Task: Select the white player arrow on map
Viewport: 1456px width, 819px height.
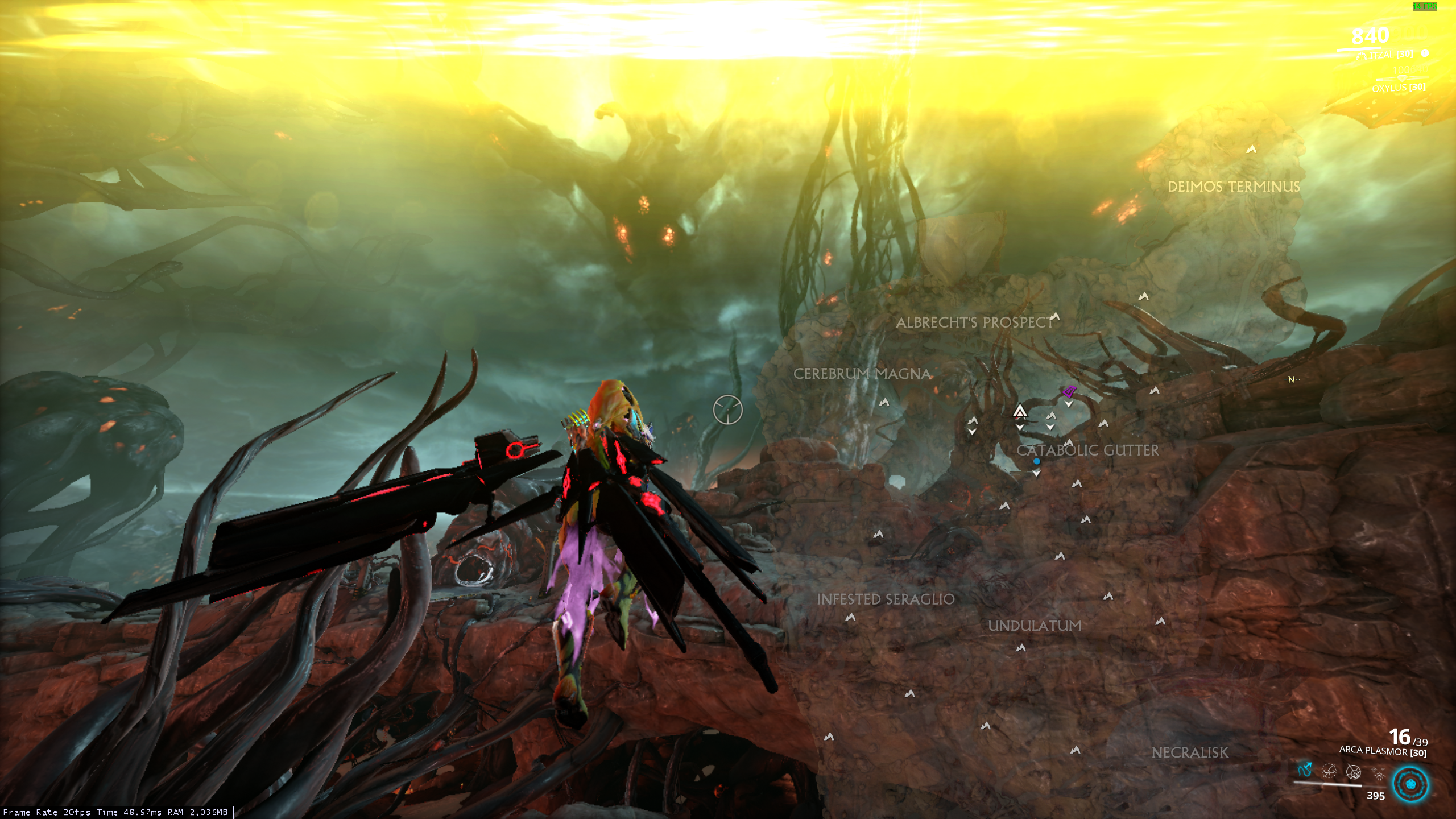Action: point(1020,411)
